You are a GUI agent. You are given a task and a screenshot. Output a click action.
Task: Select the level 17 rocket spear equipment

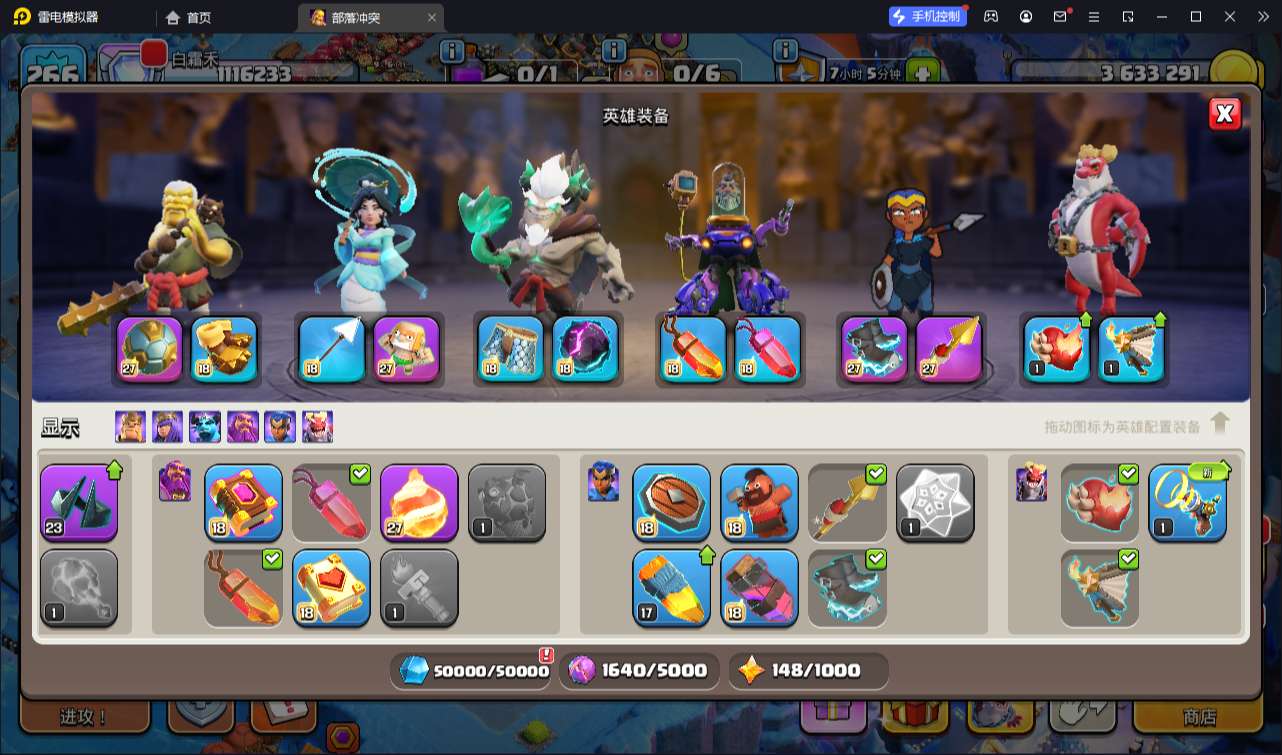click(x=671, y=587)
